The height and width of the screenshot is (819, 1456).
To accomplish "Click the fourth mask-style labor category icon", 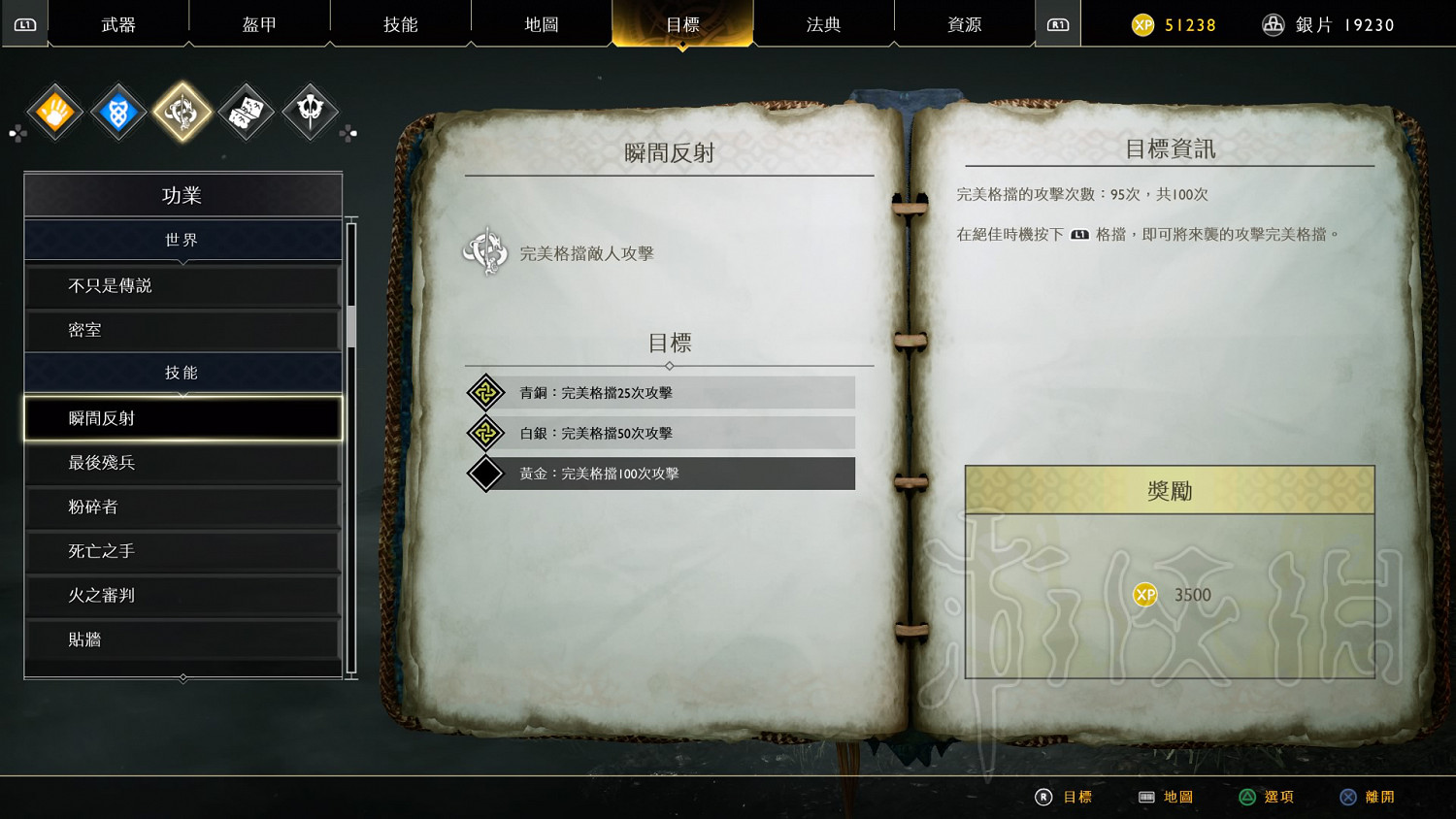I will tap(246, 112).
